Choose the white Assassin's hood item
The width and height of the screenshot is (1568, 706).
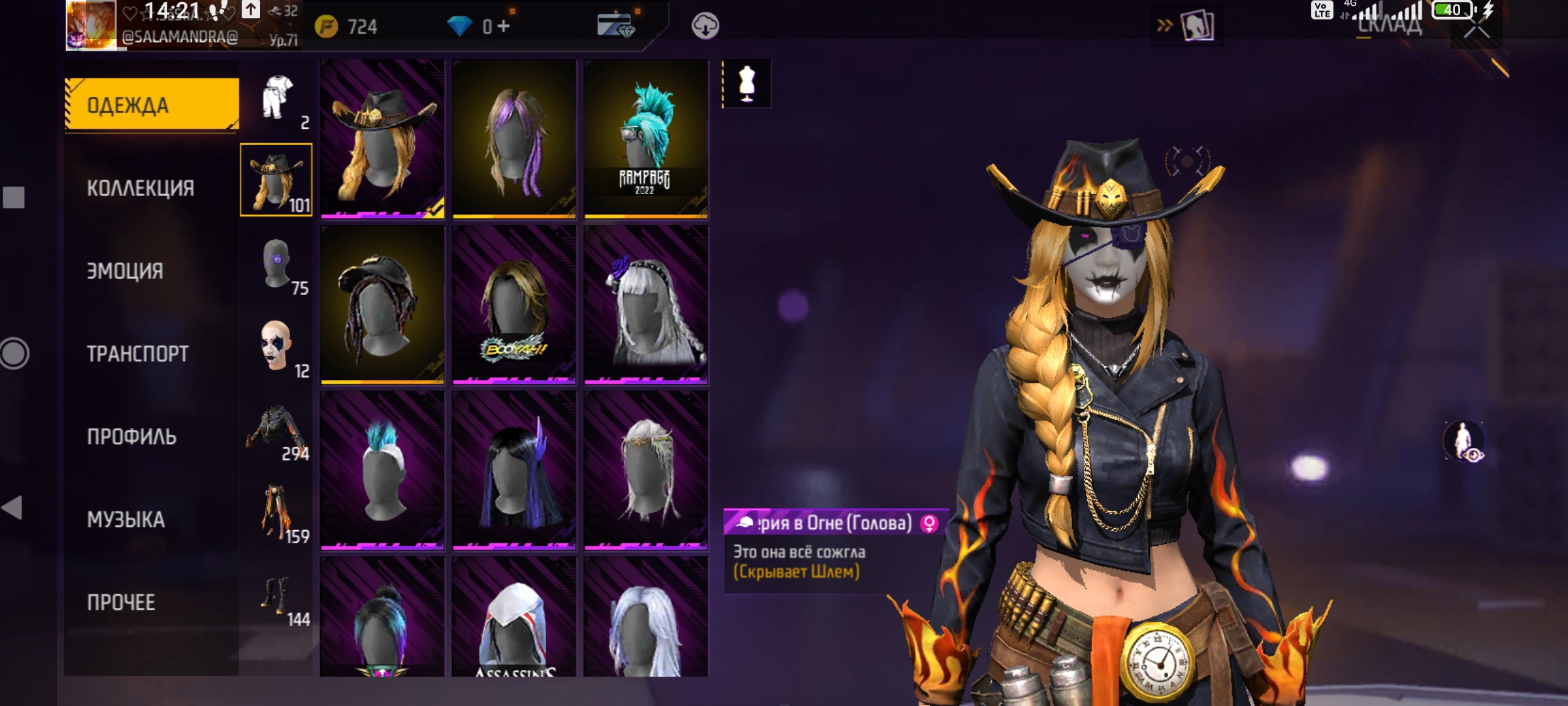(x=514, y=618)
